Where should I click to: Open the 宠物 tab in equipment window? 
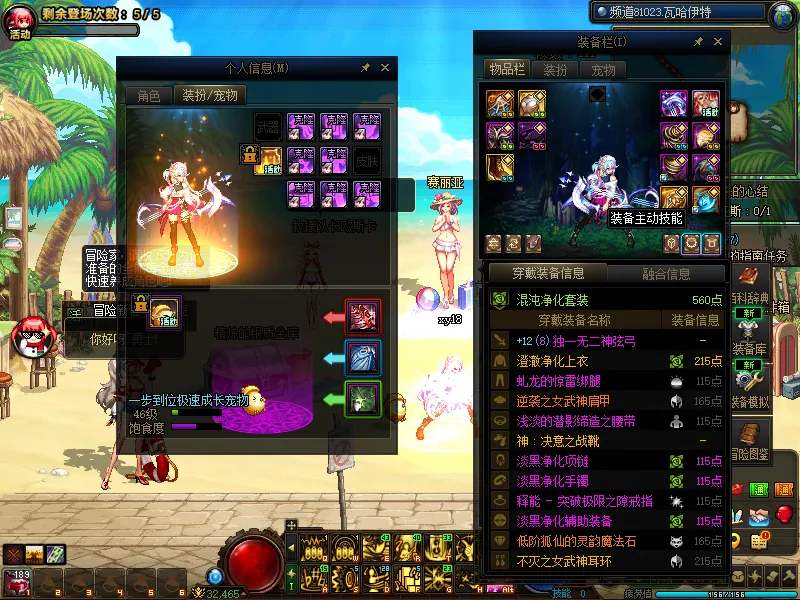coord(603,70)
